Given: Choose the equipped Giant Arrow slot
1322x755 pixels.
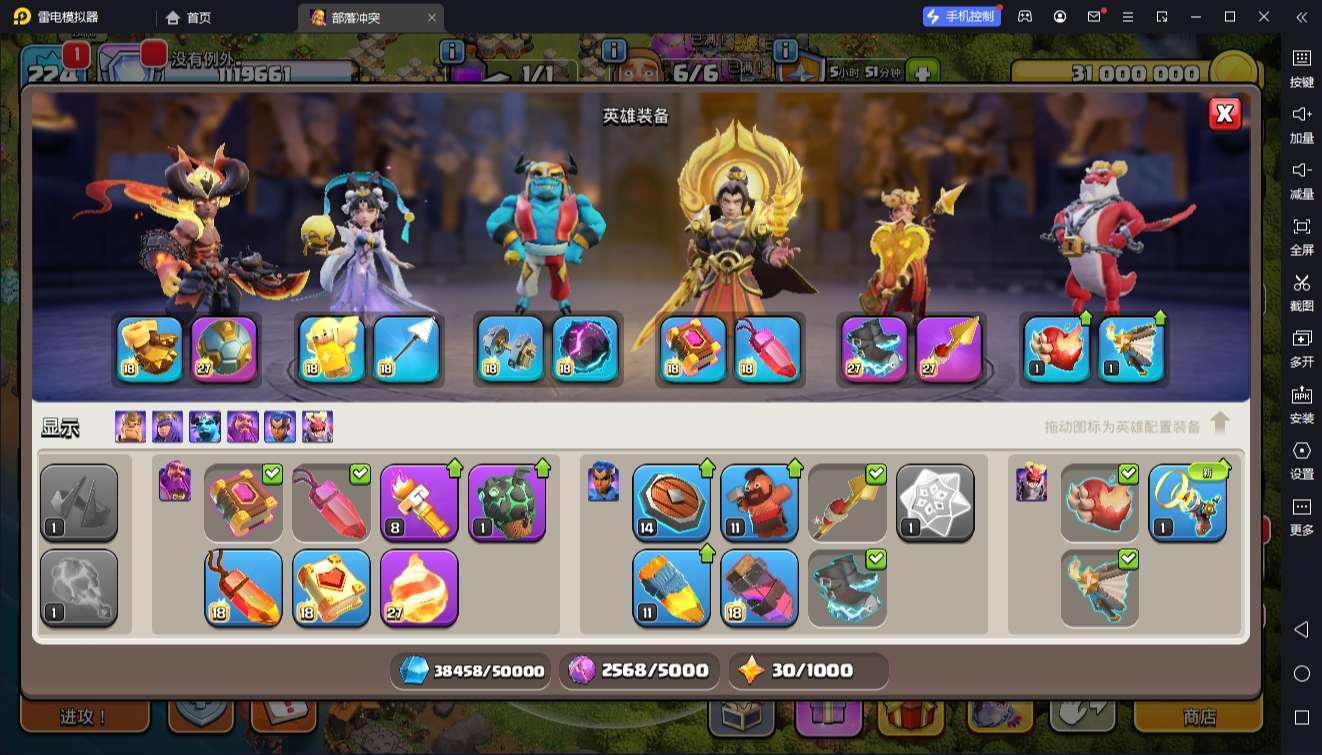Looking at the screenshot, I should pos(406,349).
